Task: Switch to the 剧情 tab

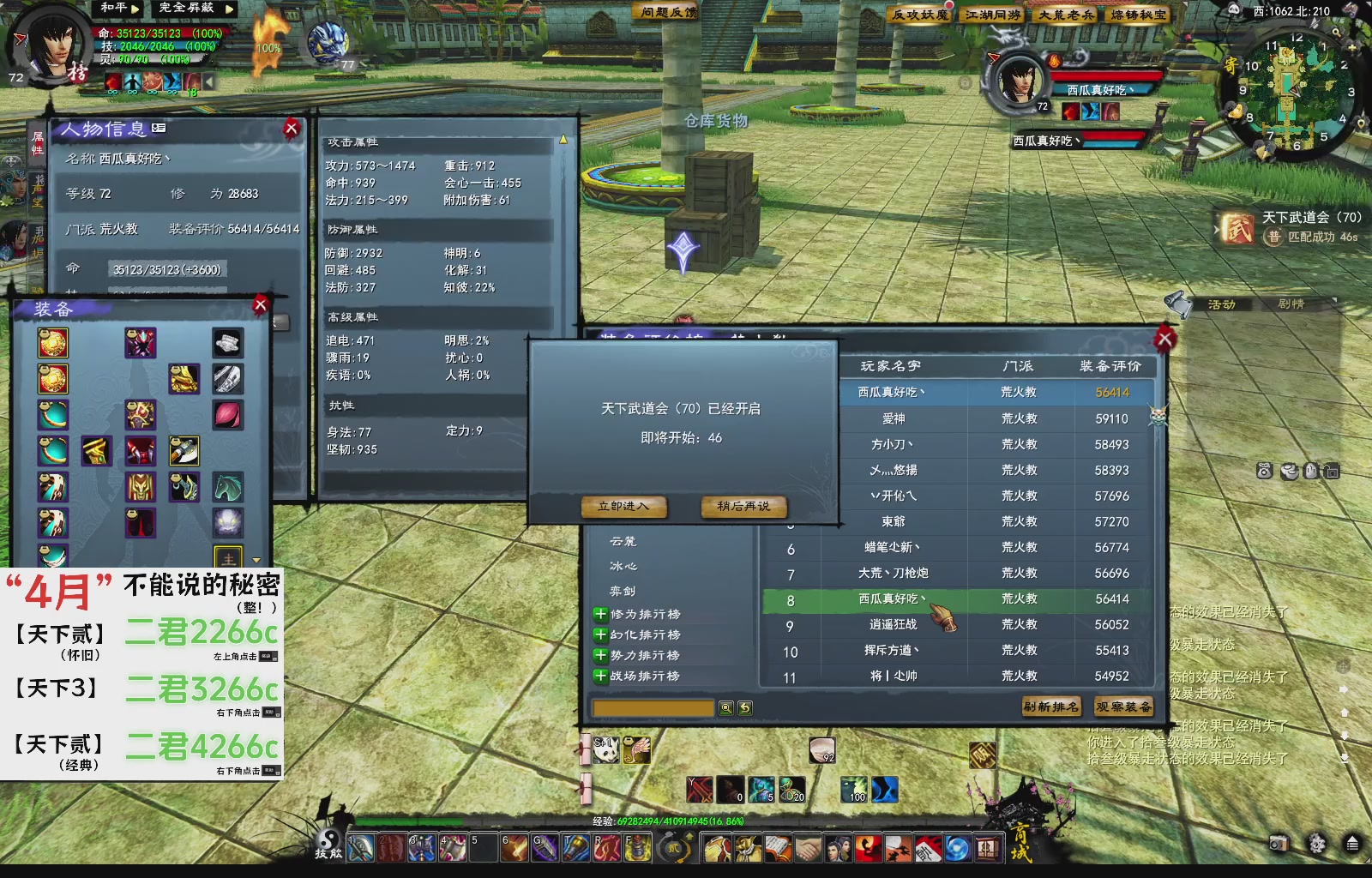Action: tap(1290, 305)
